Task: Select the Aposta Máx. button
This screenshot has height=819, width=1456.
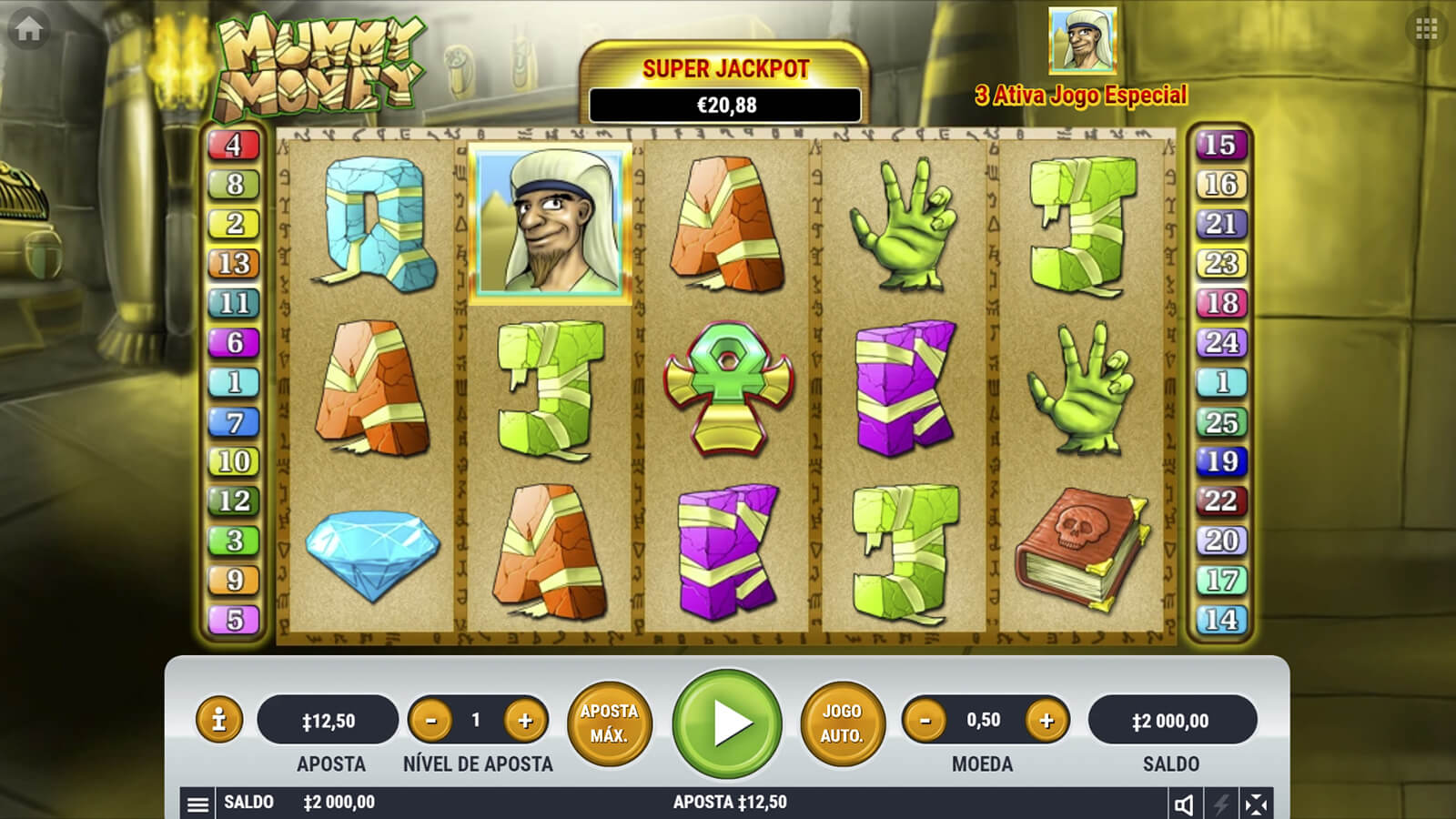Action: coord(609,723)
